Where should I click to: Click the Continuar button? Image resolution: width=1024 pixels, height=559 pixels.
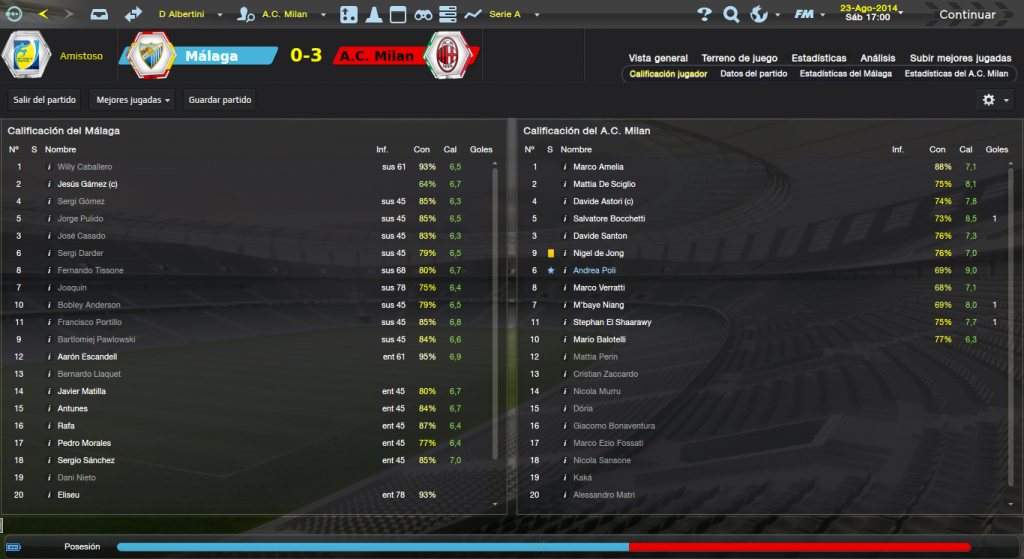(966, 15)
